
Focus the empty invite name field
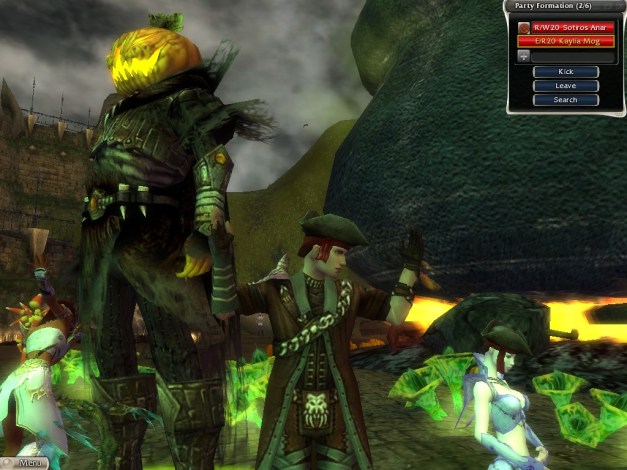click(572, 56)
